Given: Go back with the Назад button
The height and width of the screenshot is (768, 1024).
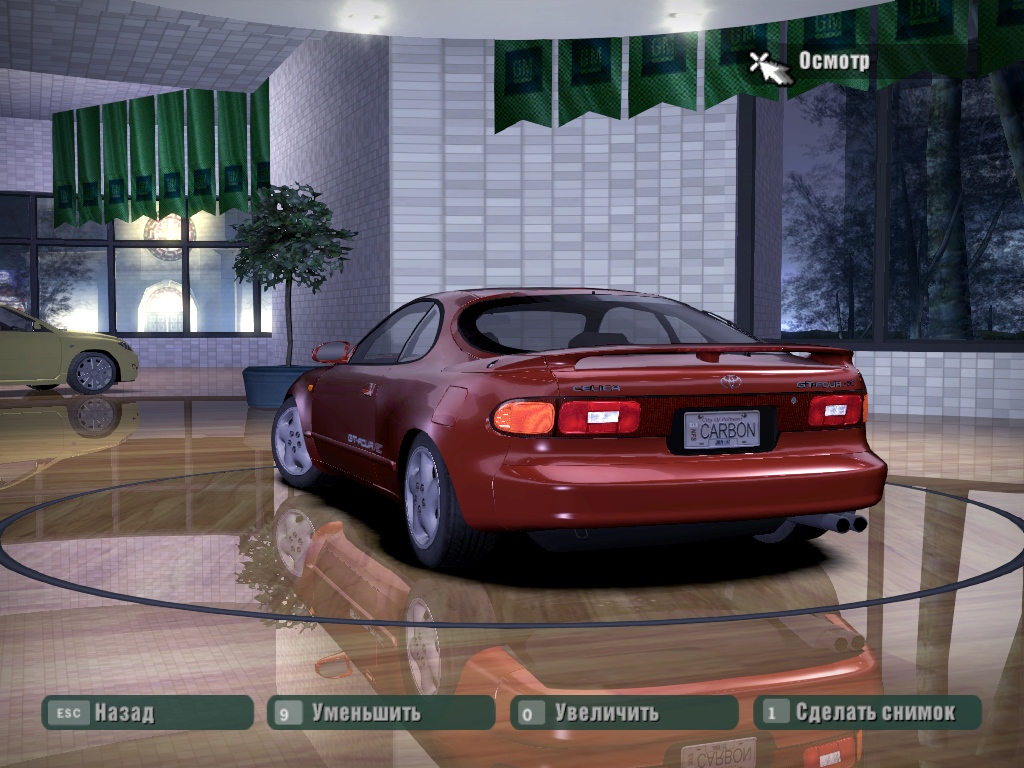Looking at the screenshot, I should (146, 713).
